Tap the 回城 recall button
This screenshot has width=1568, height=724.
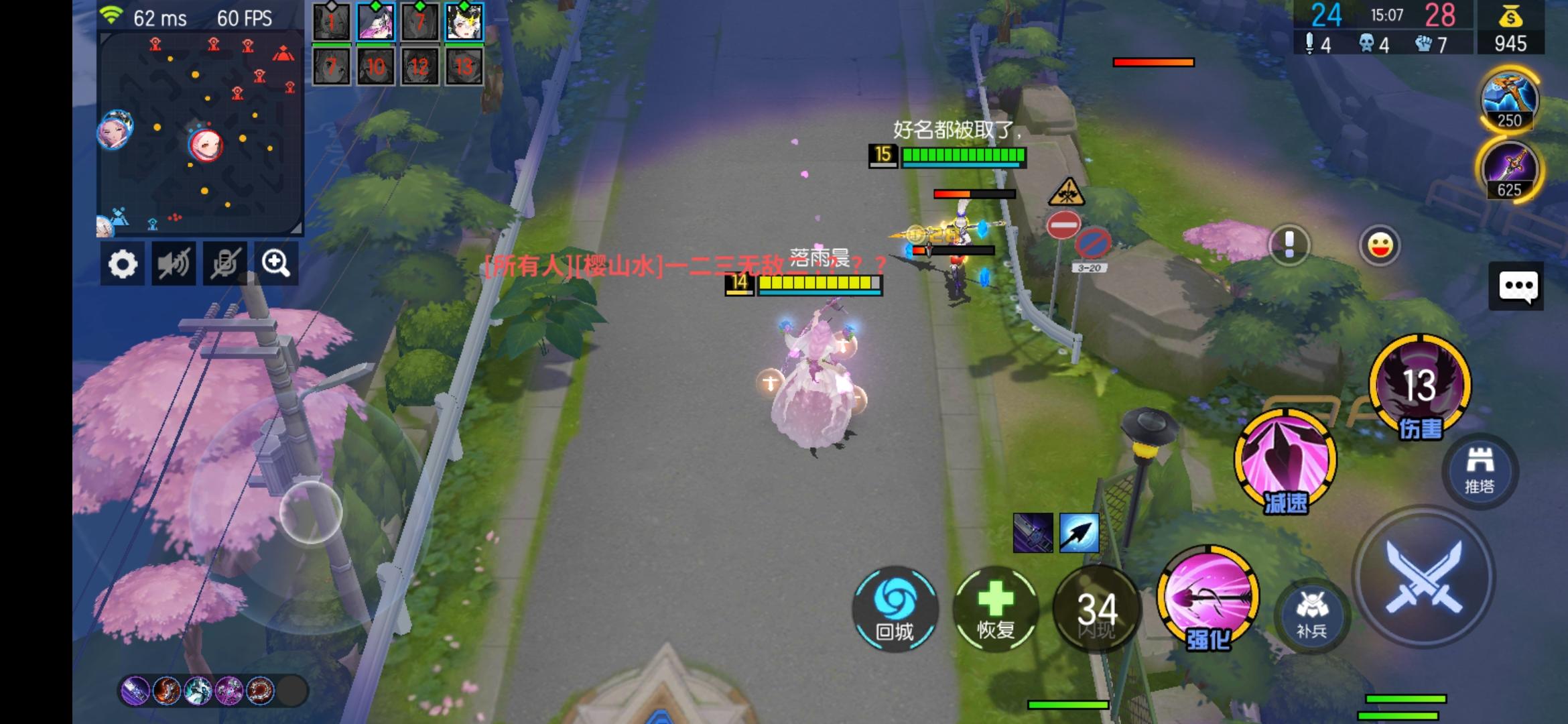pos(896,610)
